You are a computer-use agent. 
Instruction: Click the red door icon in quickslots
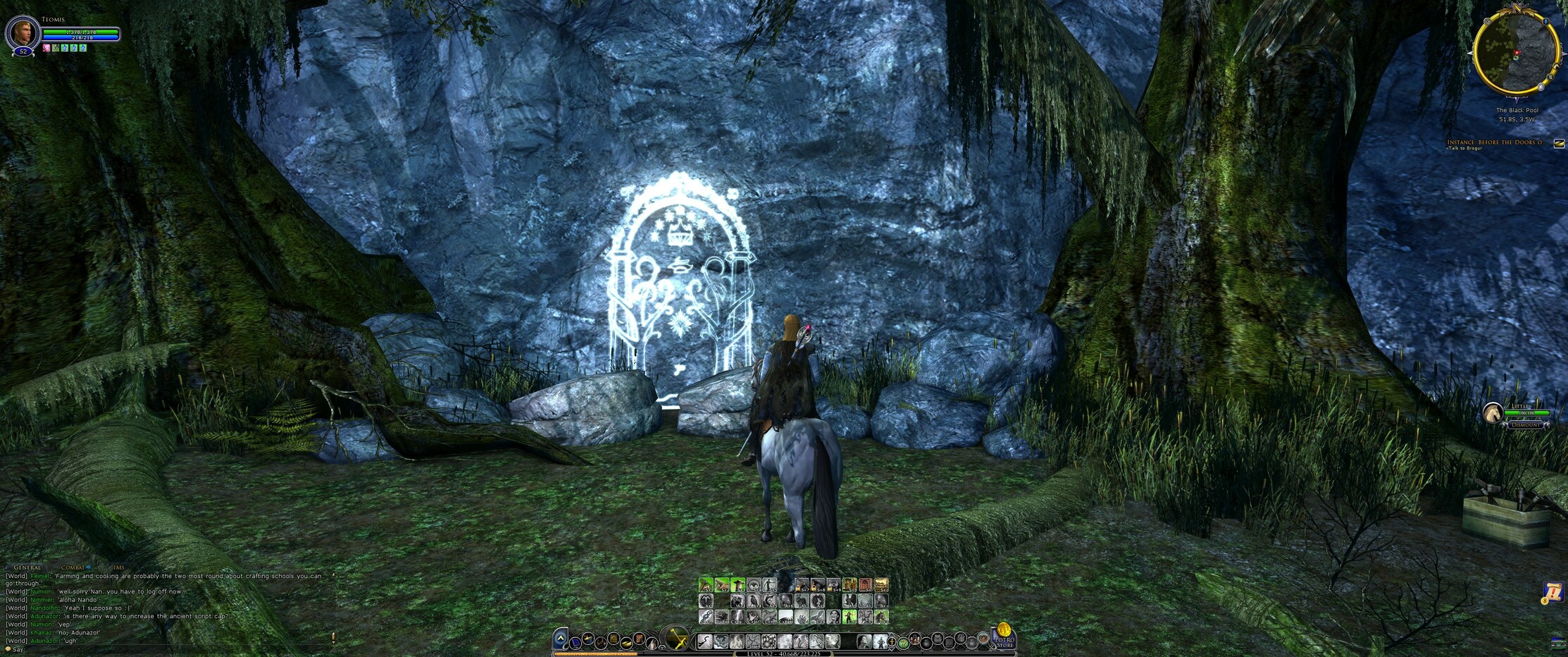pos(865,584)
